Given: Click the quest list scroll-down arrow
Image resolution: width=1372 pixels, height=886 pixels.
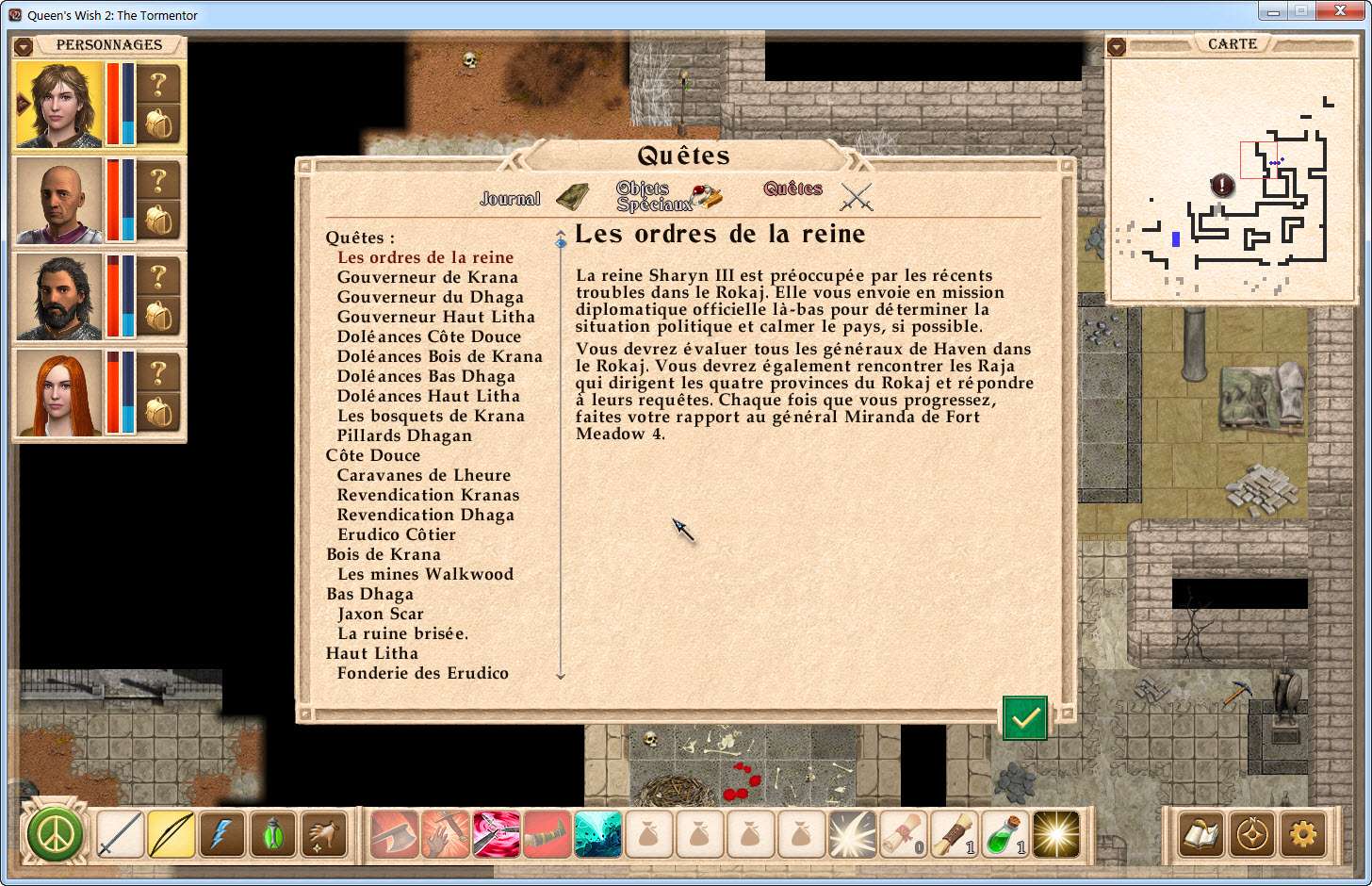Looking at the screenshot, I should pyautogui.click(x=561, y=675).
